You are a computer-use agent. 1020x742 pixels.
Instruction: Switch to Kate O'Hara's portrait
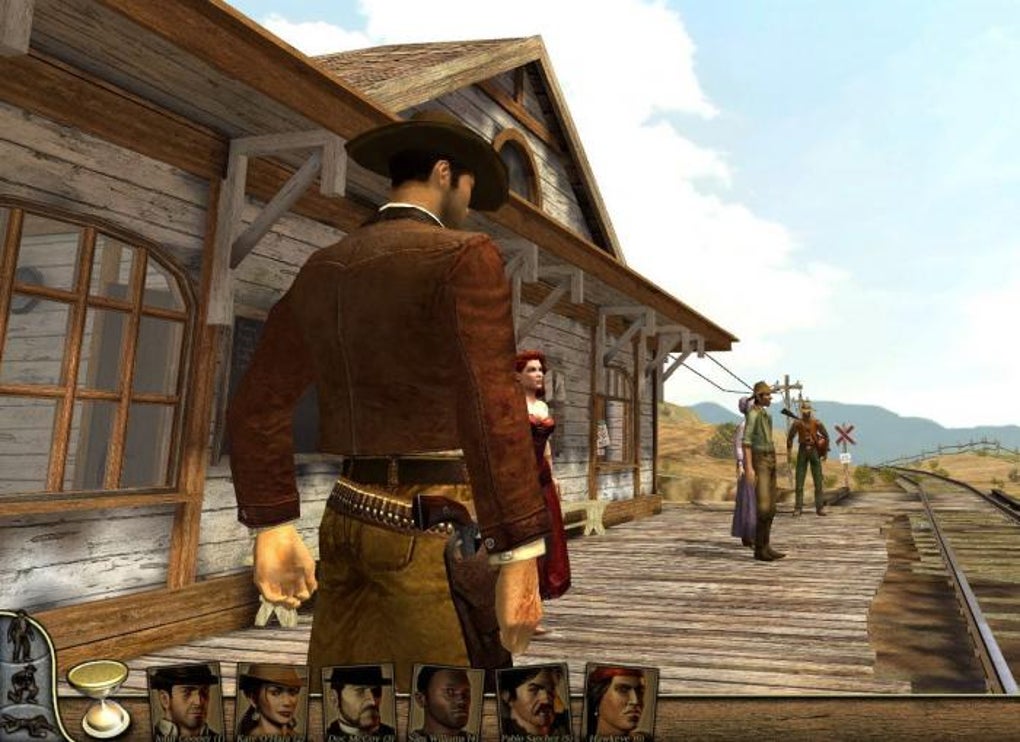(x=271, y=702)
